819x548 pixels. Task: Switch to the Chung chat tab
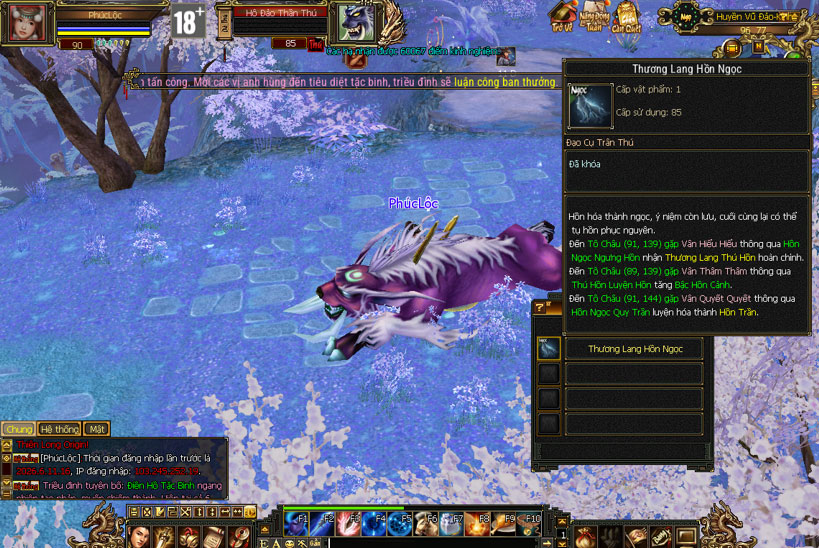(18, 429)
